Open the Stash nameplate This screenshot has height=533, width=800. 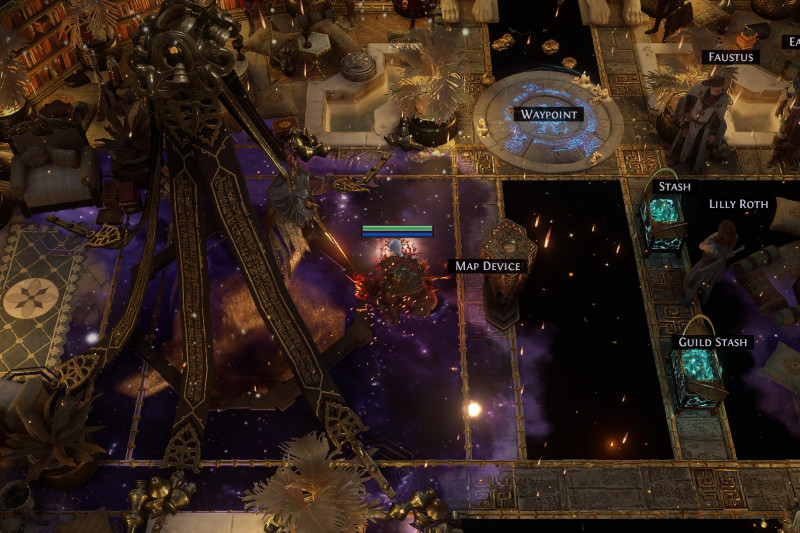point(674,186)
